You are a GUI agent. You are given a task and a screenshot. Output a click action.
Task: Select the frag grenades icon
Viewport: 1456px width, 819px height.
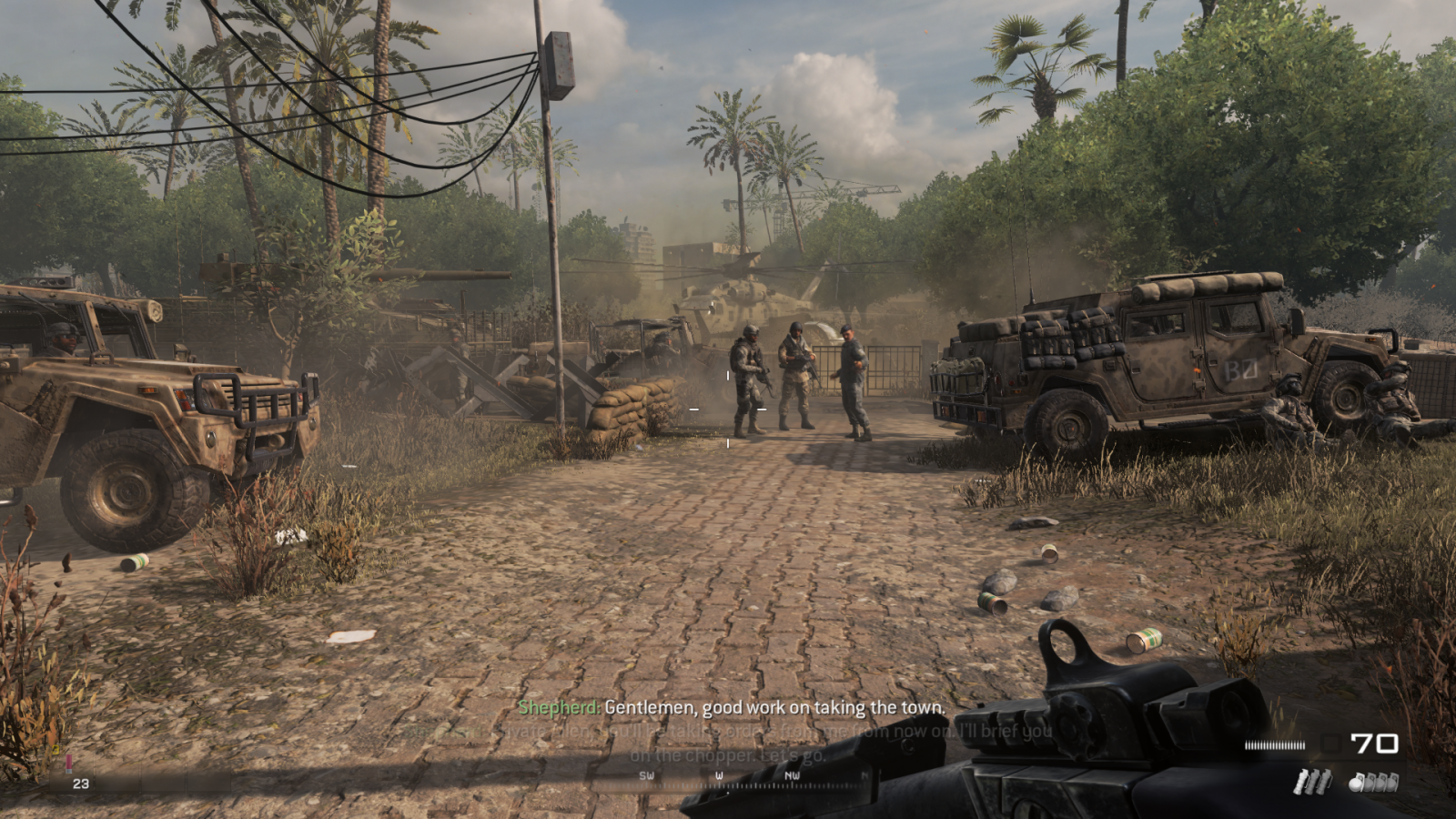1374,782
